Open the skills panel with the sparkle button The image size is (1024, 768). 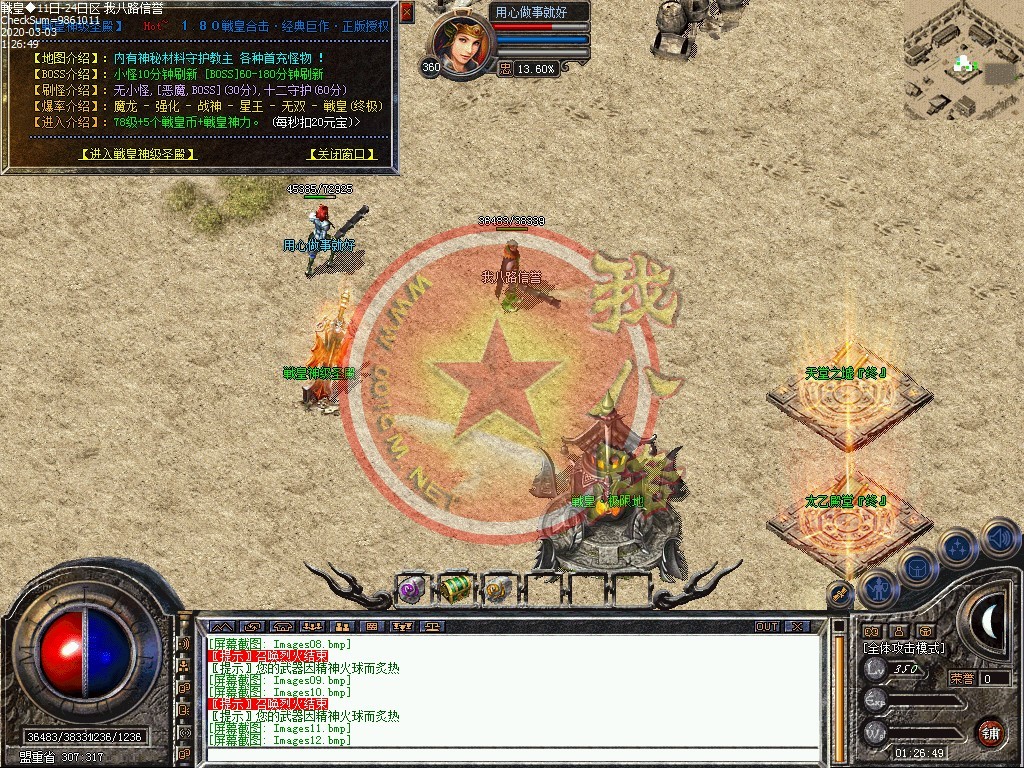point(958,548)
